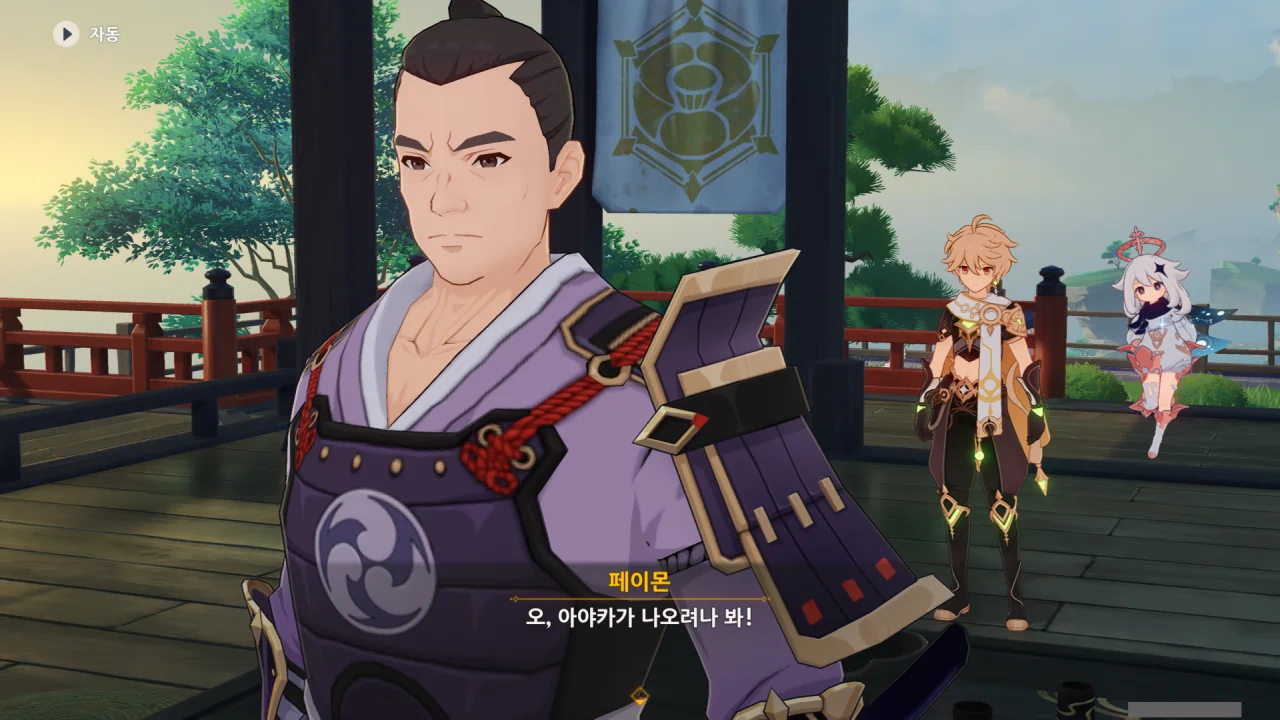Click the orange diamond to continue dialogue
Screen dimensions: 1280x720
click(640, 695)
